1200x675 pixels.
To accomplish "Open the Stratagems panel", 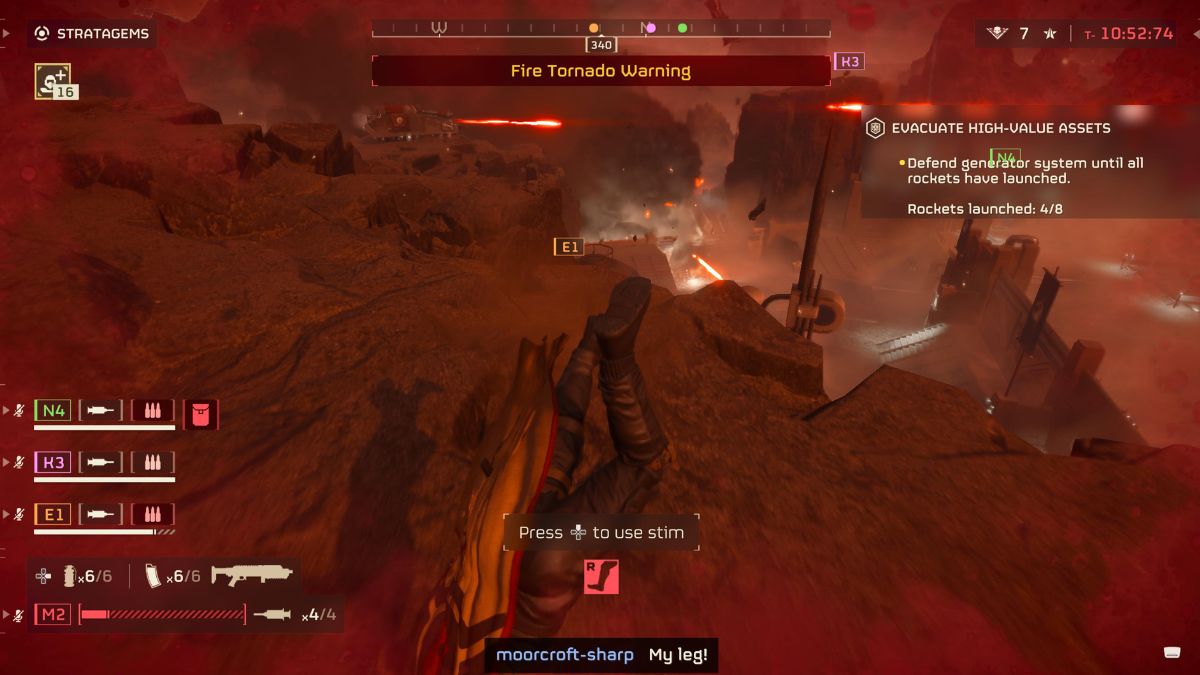I will coord(92,34).
